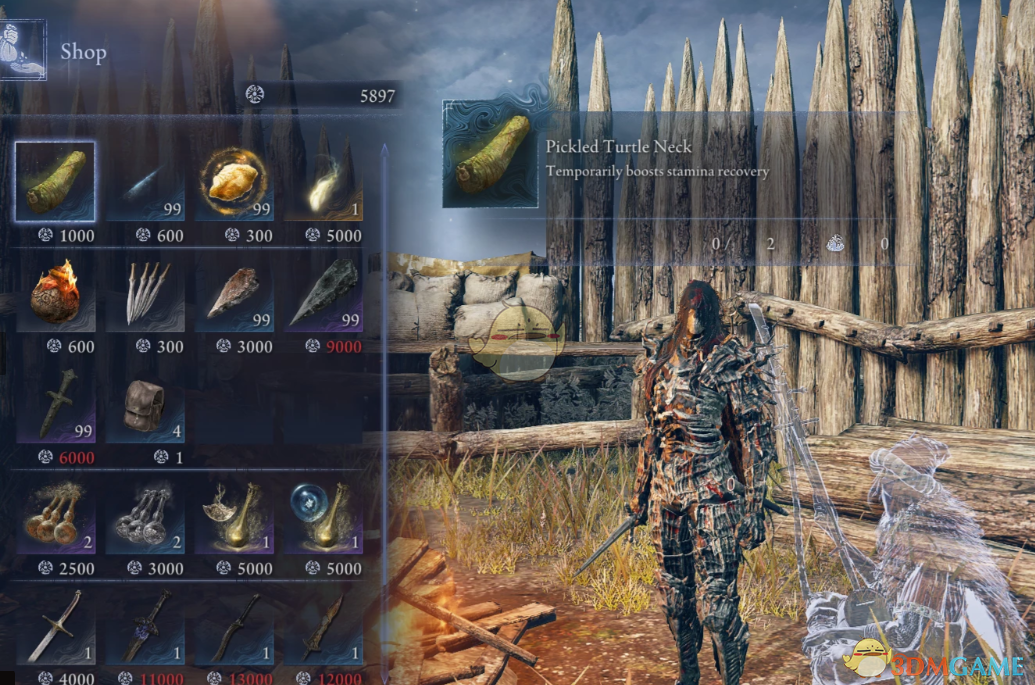Select the leather pouch item
1035x685 pixels.
pos(146,403)
